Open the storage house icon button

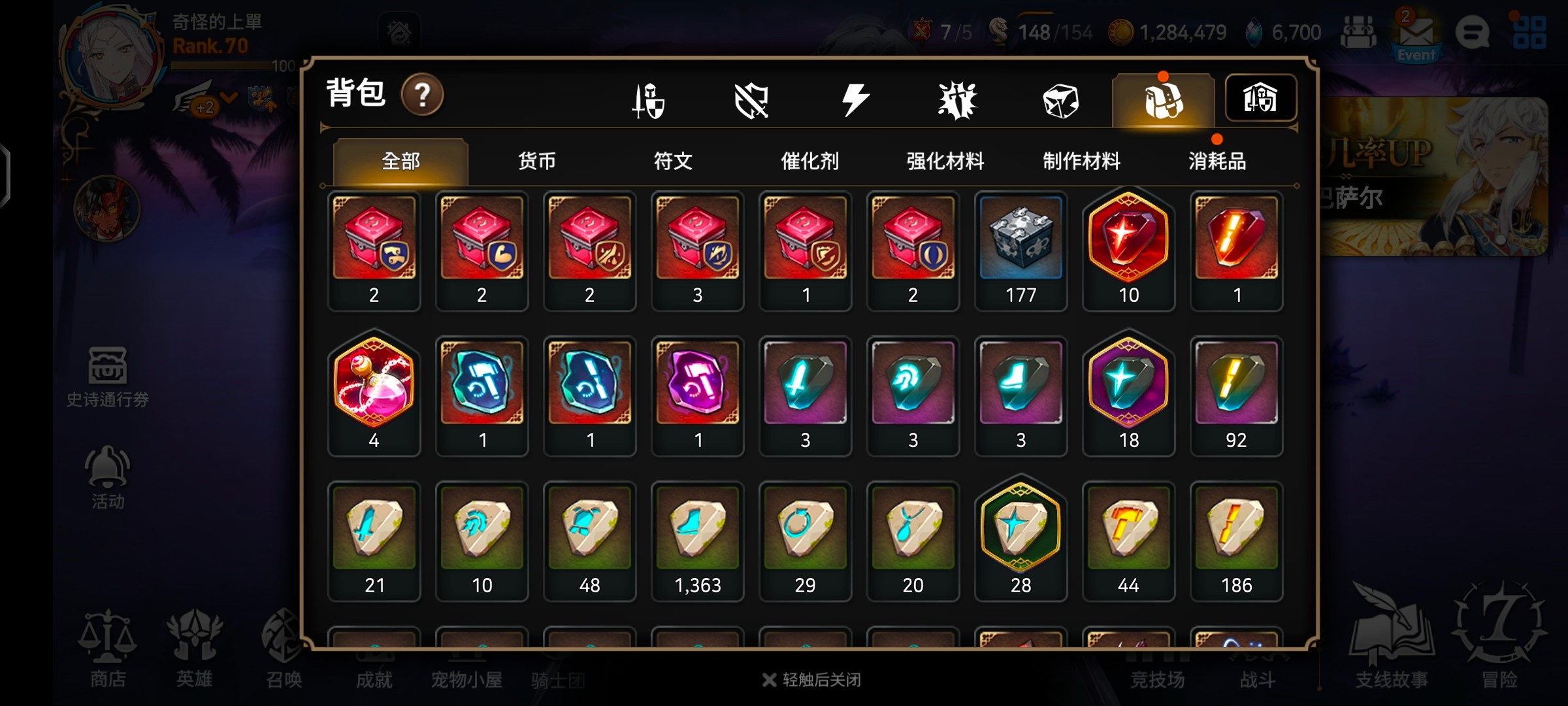[1260, 99]
